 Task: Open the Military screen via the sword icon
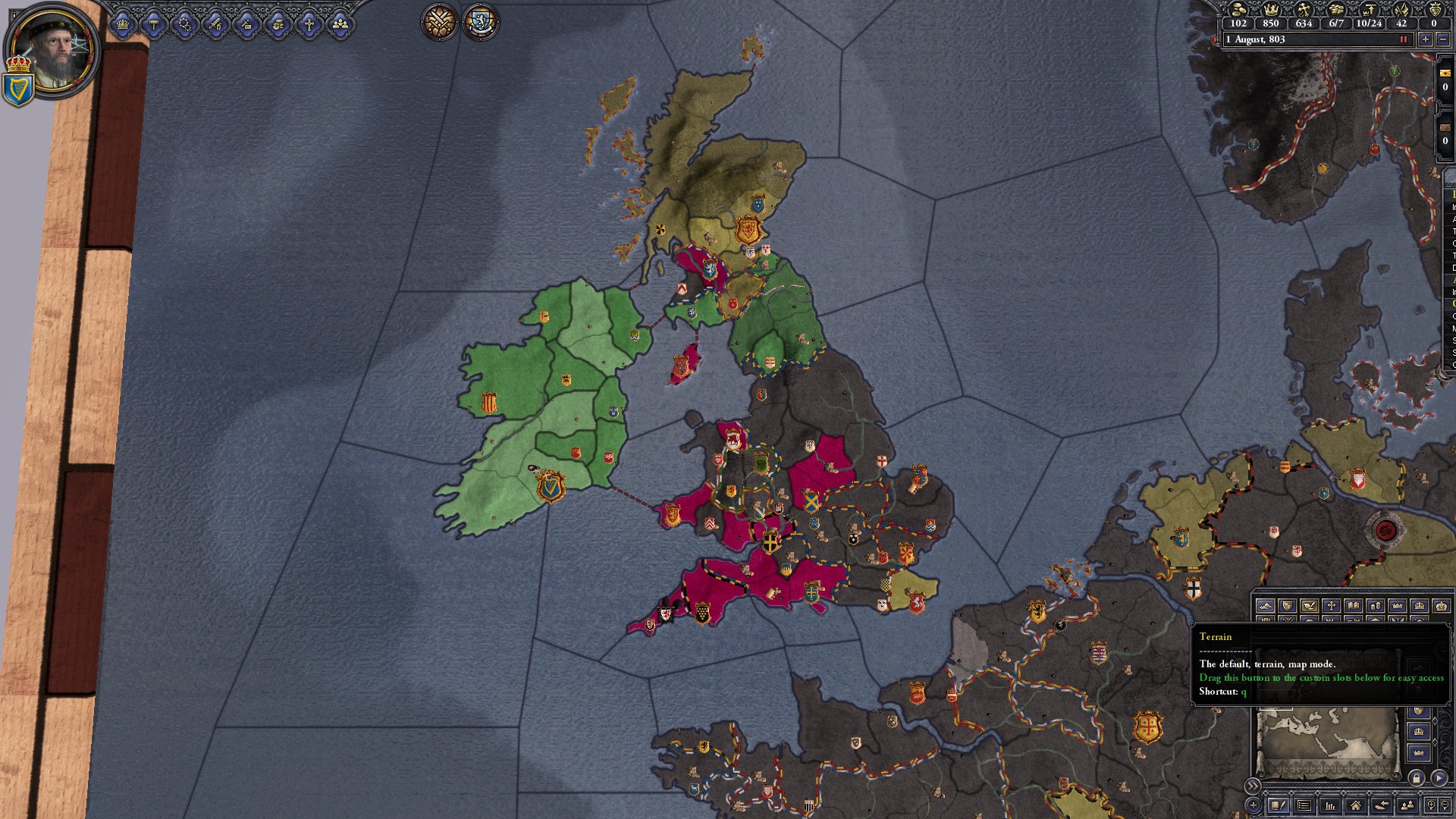tap(215, 24)
